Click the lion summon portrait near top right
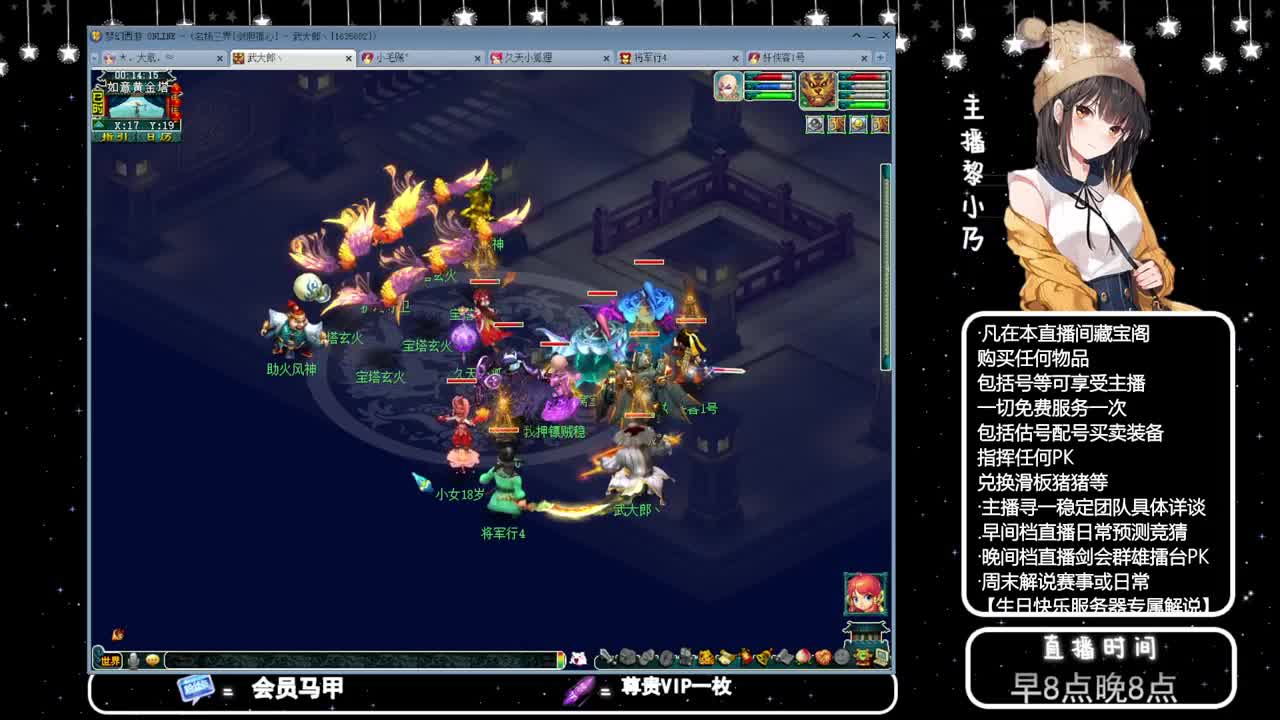 tap(818, 91)
